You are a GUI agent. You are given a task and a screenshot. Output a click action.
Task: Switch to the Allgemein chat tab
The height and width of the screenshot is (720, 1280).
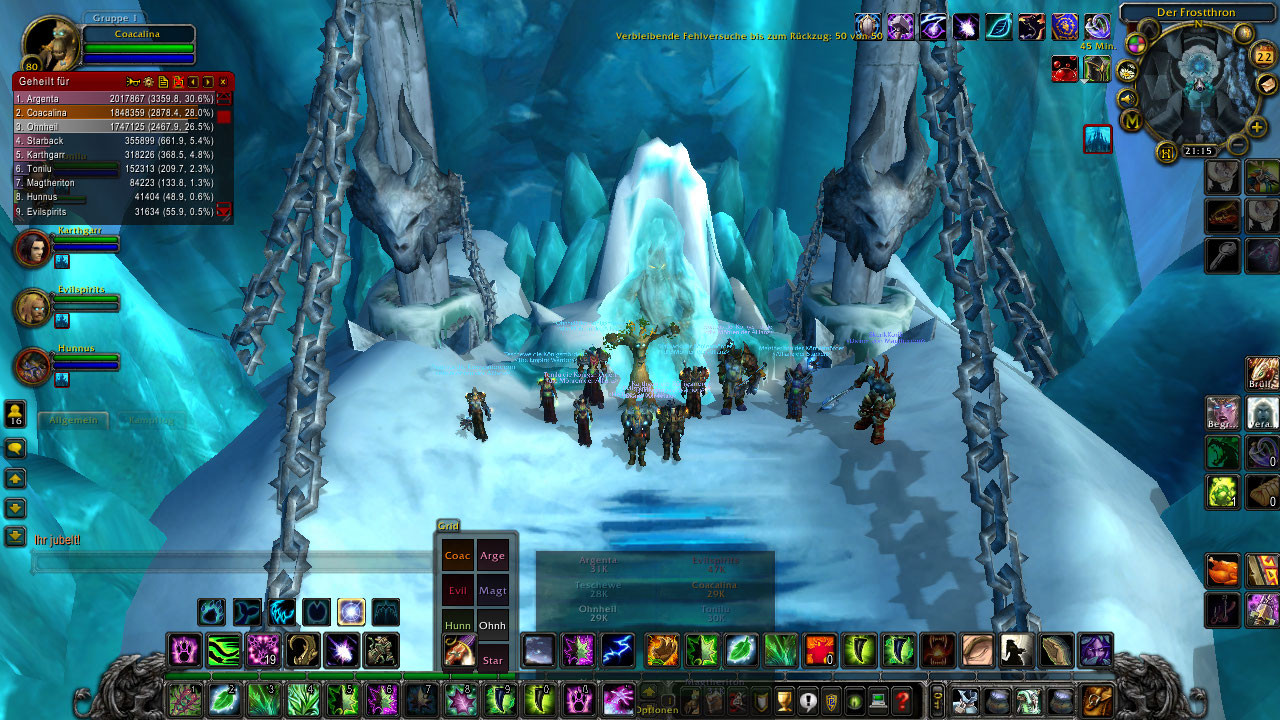[74, 420]
